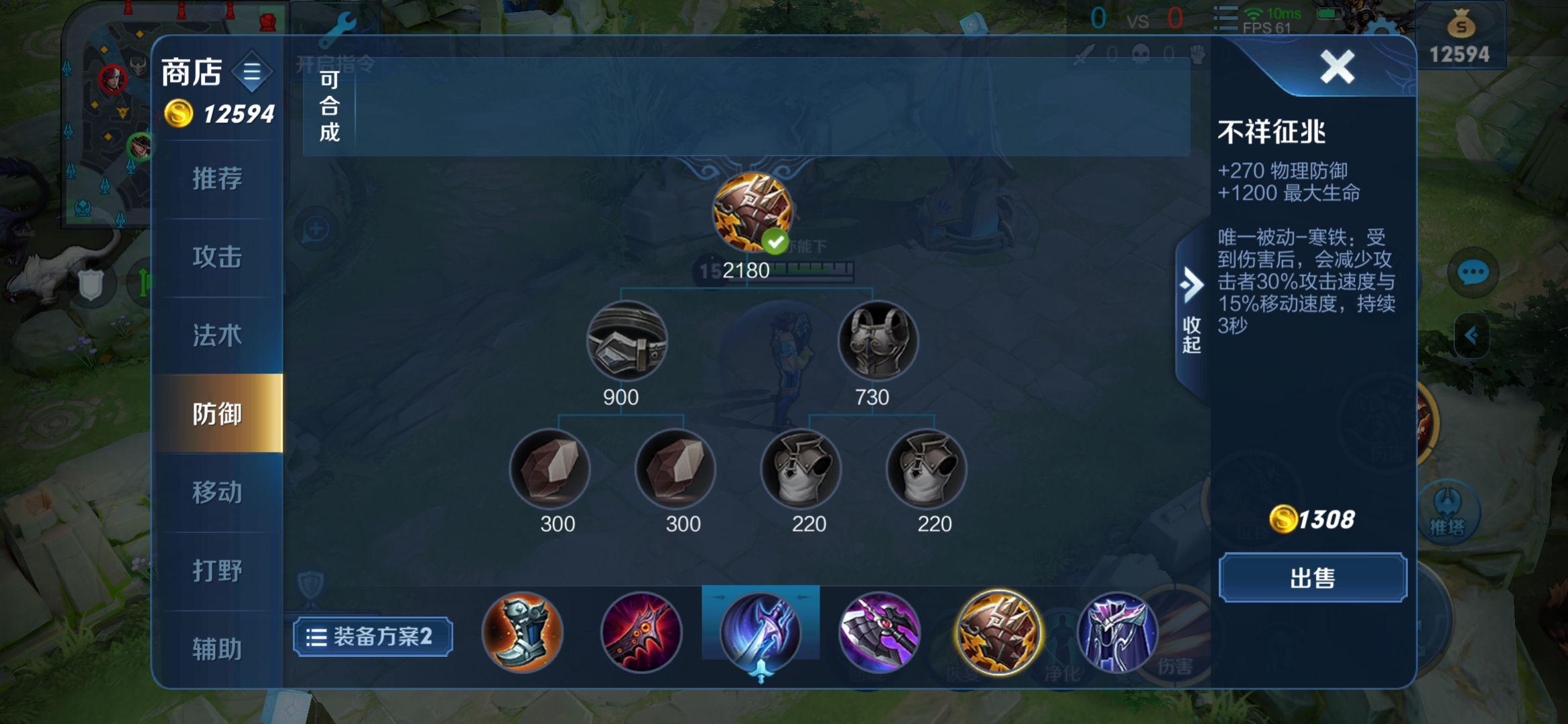Show the 打野 jungle category
1568x724 pixels.
(x=217, y=571)
